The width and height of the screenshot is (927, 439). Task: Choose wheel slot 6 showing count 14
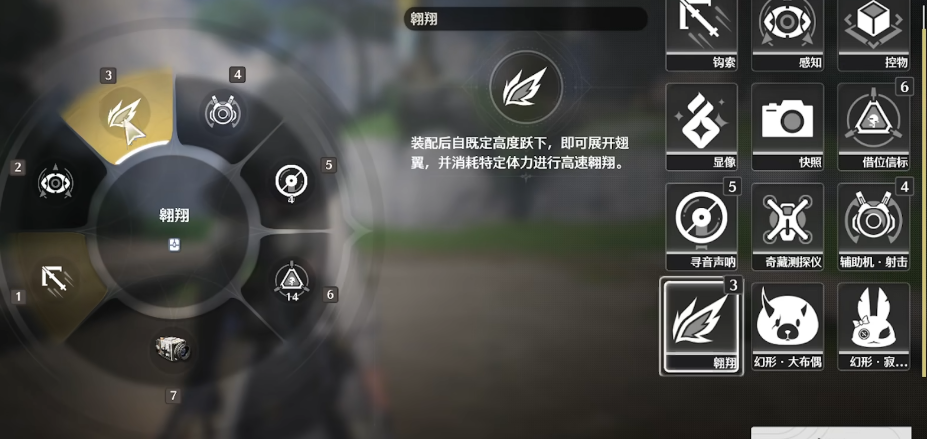[291, 281]
